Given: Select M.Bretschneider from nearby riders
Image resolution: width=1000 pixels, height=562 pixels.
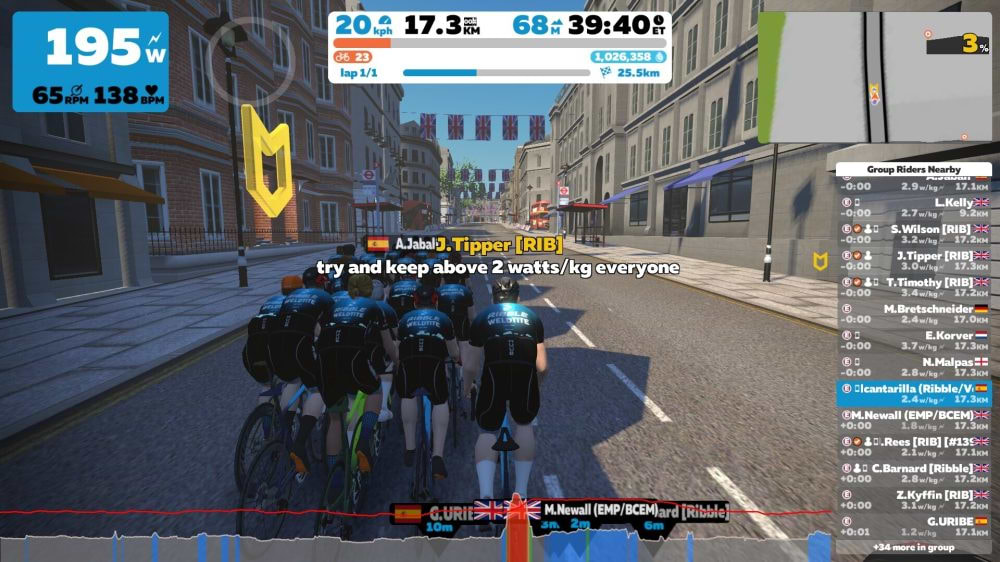Looking at the screenshot, I should coord(914,314).
